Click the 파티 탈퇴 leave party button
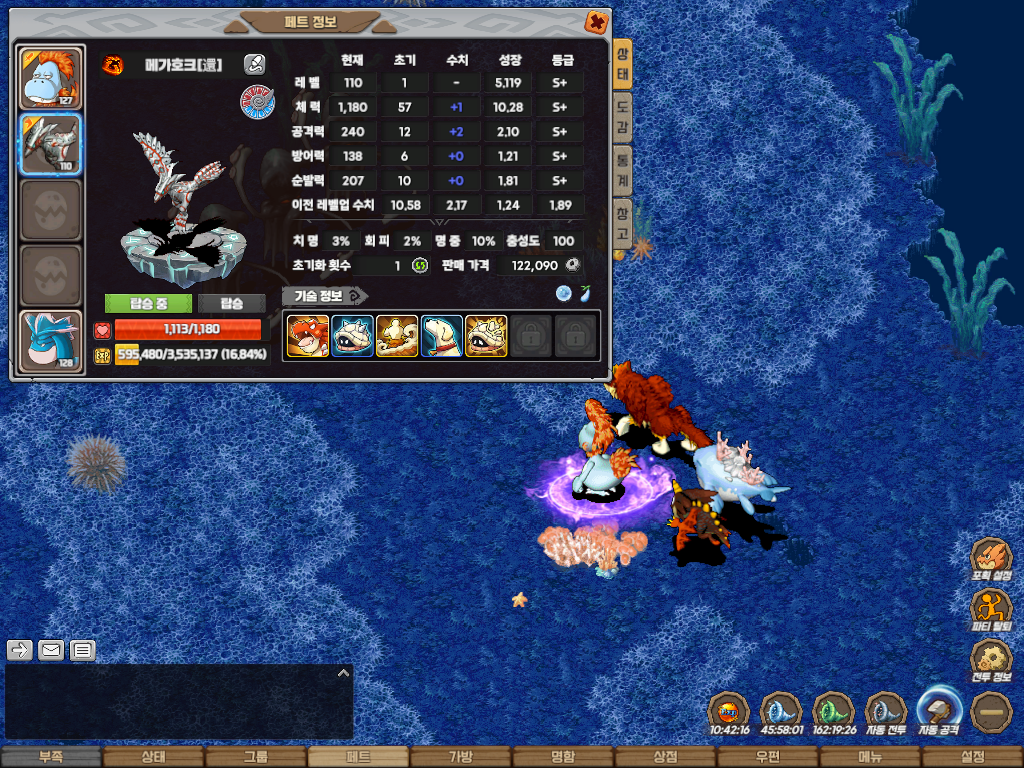This screenshot has height=768, width=1024. point(991,610)
